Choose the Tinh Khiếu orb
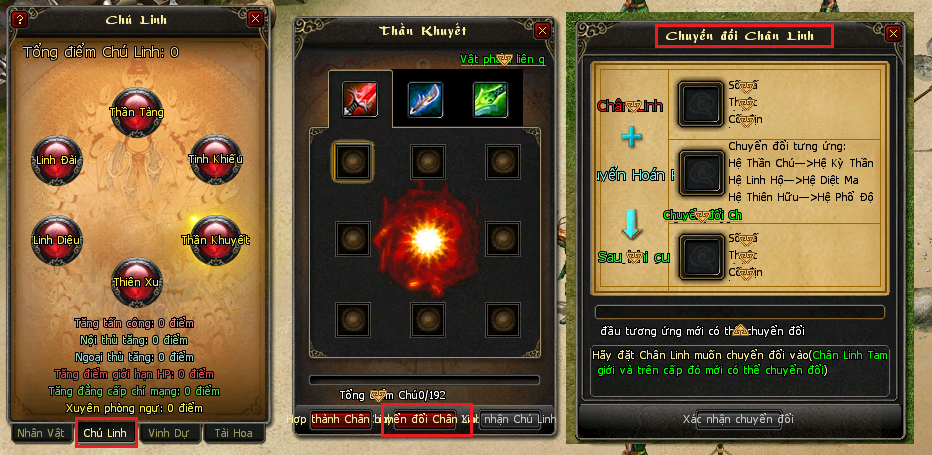 click(214, 158)
